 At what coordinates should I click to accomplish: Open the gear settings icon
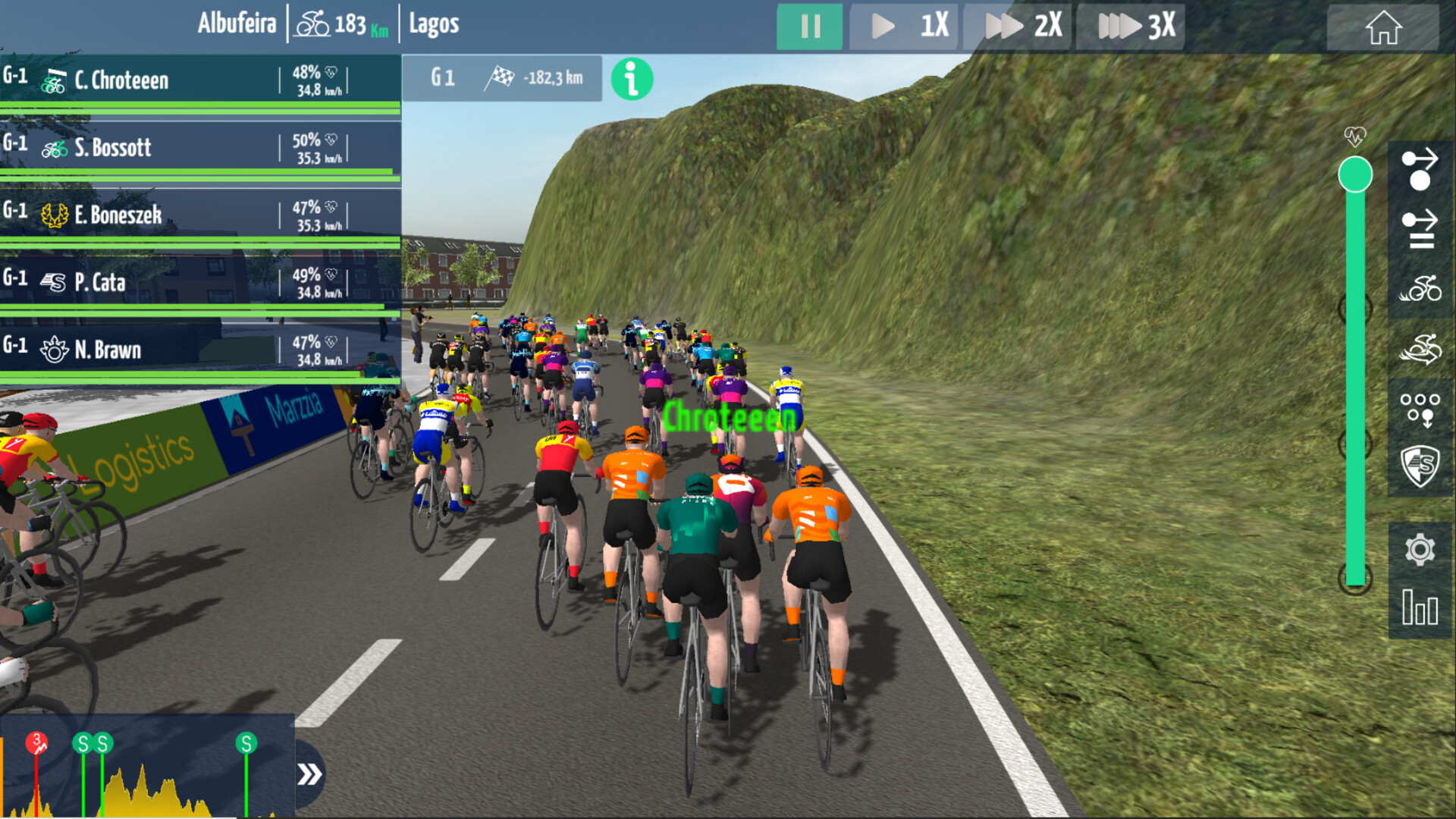1420,550
